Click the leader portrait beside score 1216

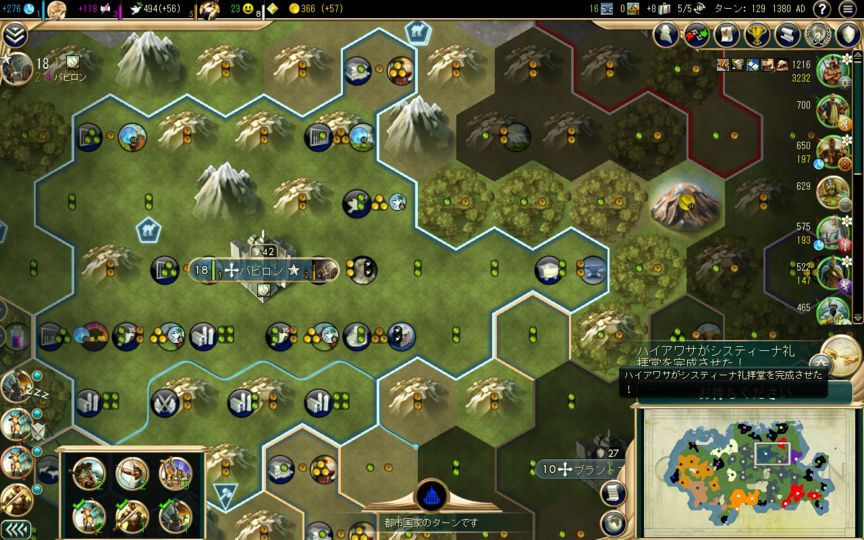[x=831, y=70]
